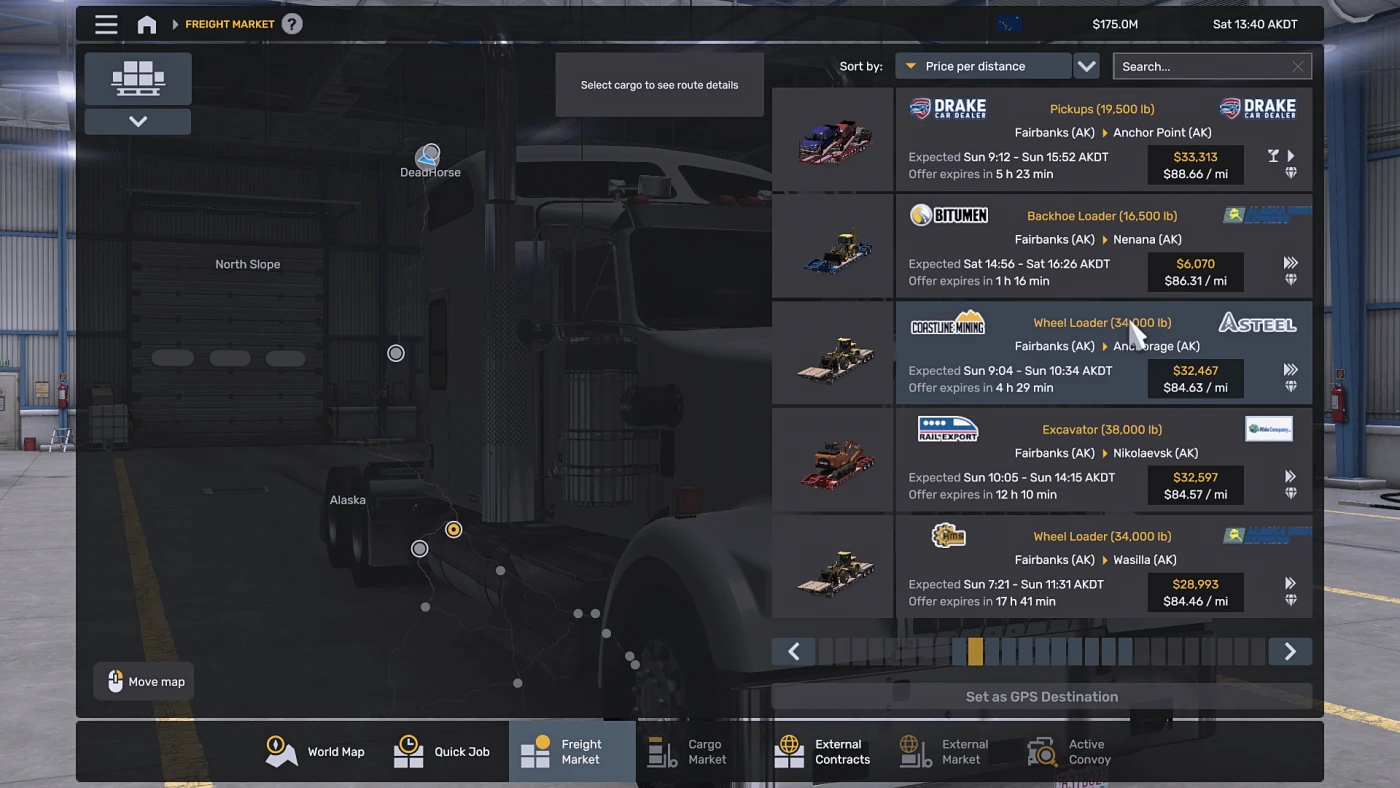The image size is (1400, 788).
Task: Select the highlighted page marker in pagination
Action: pos(975,651)
